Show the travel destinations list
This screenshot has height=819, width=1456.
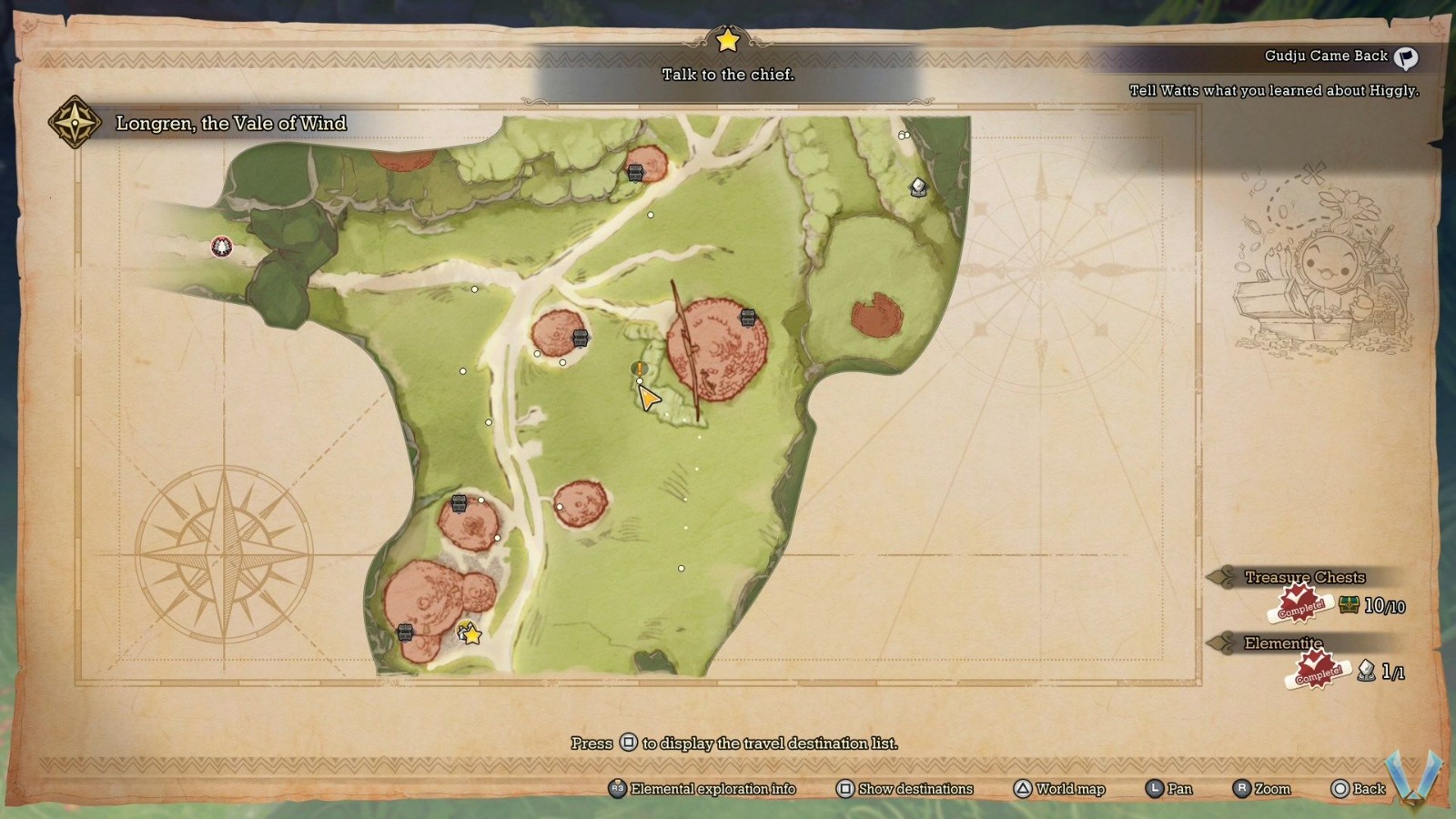click(x=905, y=789)
